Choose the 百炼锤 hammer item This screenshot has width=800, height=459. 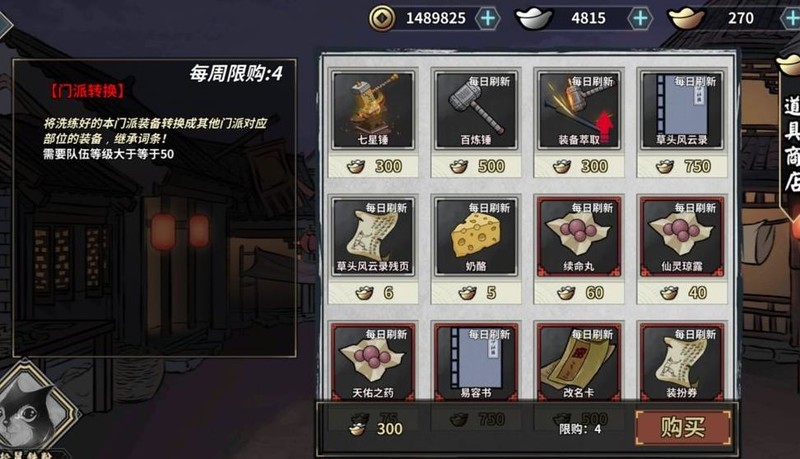(475, 110)
